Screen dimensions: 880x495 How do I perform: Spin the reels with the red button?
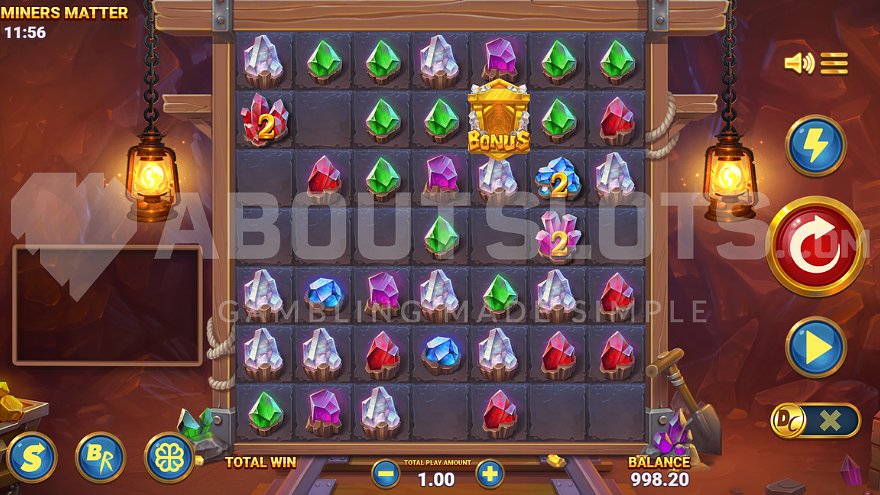click(x=815, y=246)
